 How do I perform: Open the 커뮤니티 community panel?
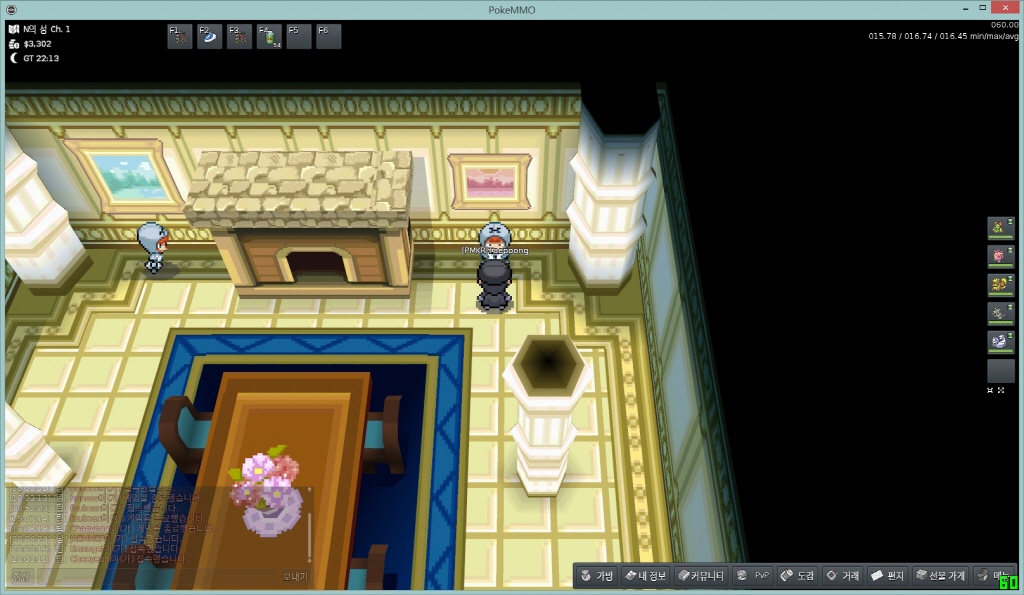(x=701, y=576)
